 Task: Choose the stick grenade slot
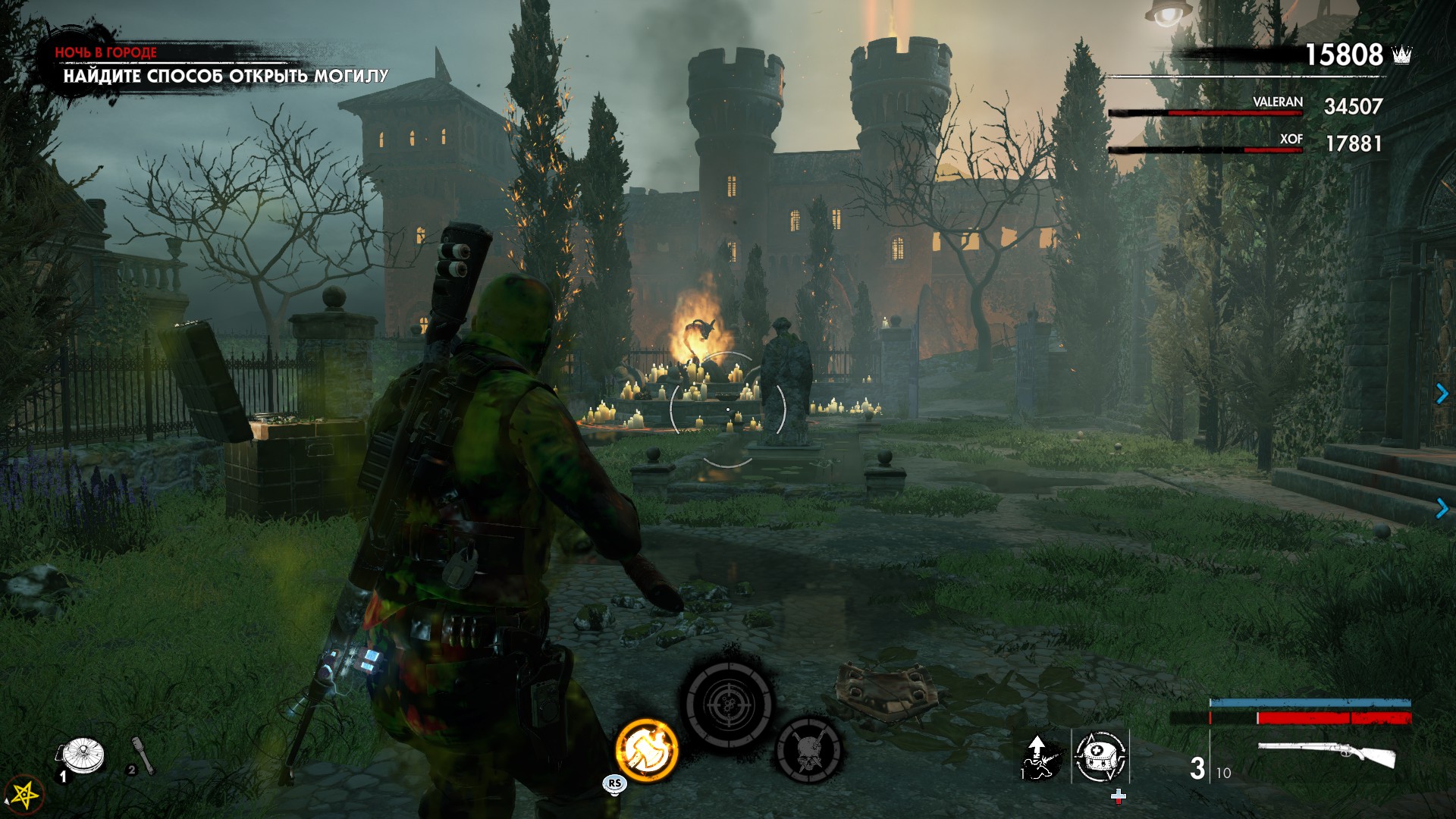pos(143,756)
